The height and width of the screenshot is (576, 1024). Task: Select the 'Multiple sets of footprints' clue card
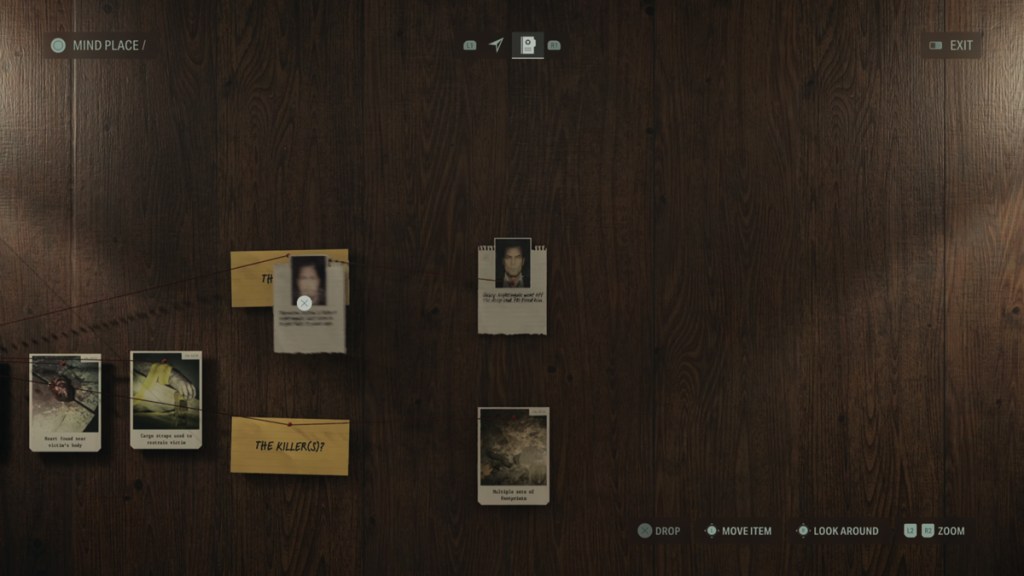[513, 455]
